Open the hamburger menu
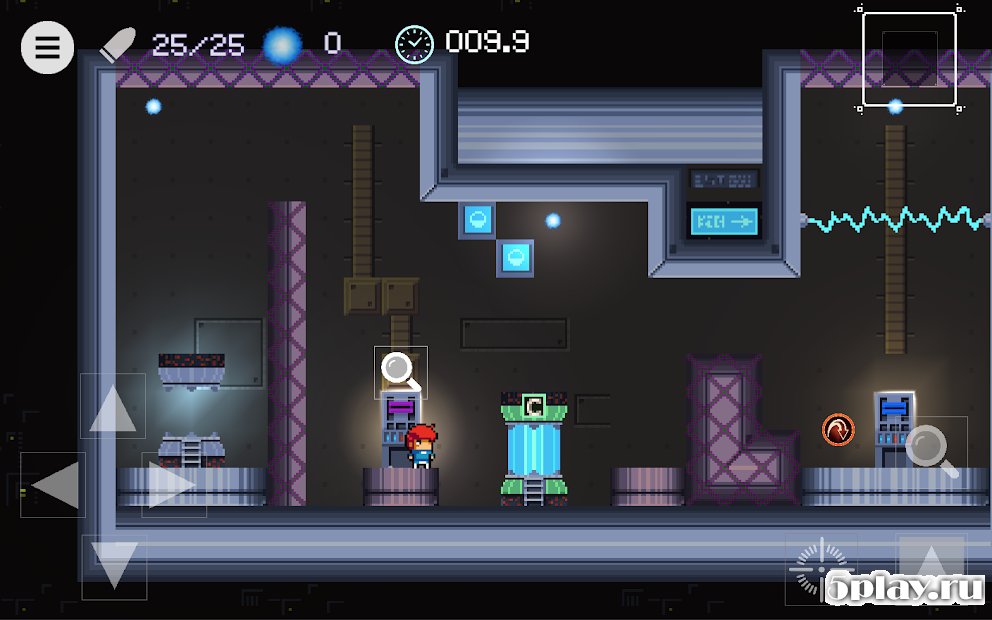The width and height of the screenshot is (992, 620). click(x=47, y=46)
